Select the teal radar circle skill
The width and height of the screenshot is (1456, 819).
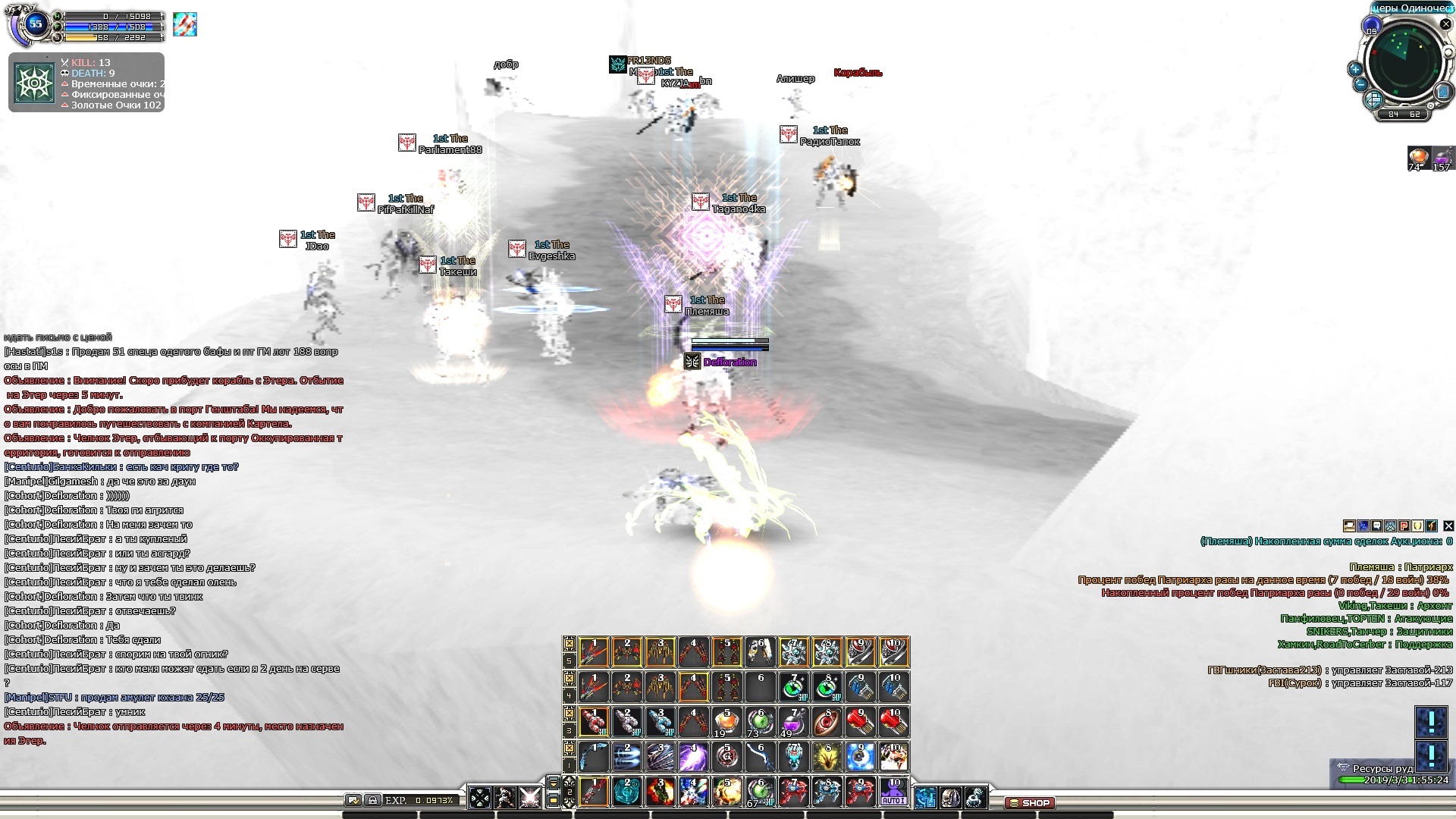626,792
